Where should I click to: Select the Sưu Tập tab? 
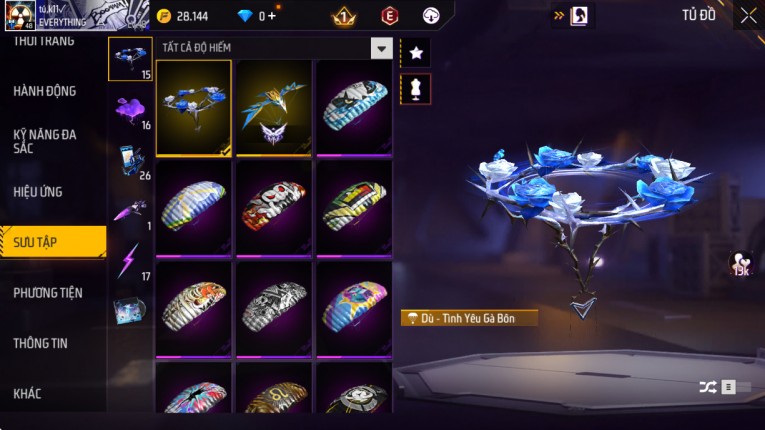coord(50,242)
